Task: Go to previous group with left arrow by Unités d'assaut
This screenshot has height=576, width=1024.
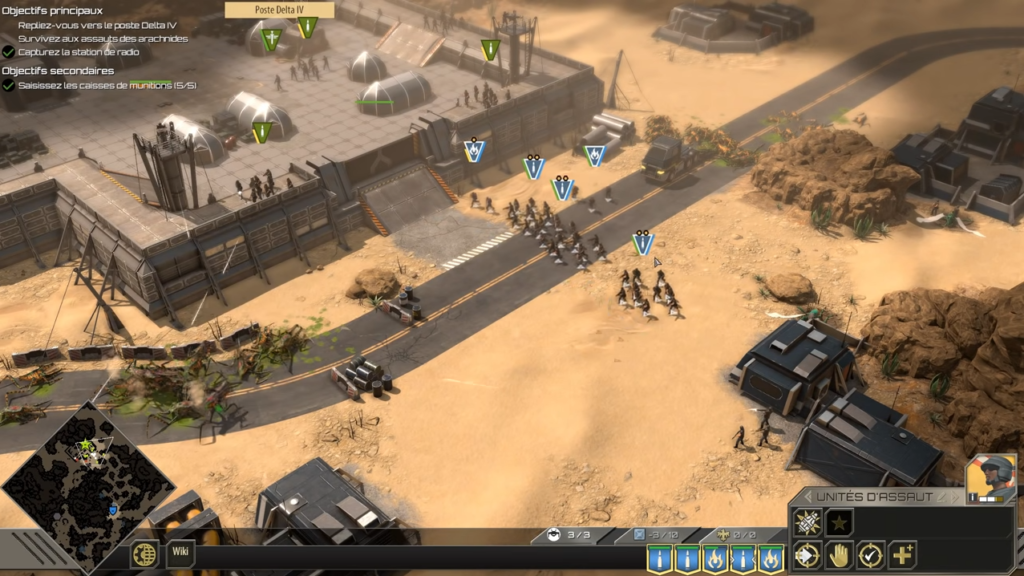Action: [807, 497]
